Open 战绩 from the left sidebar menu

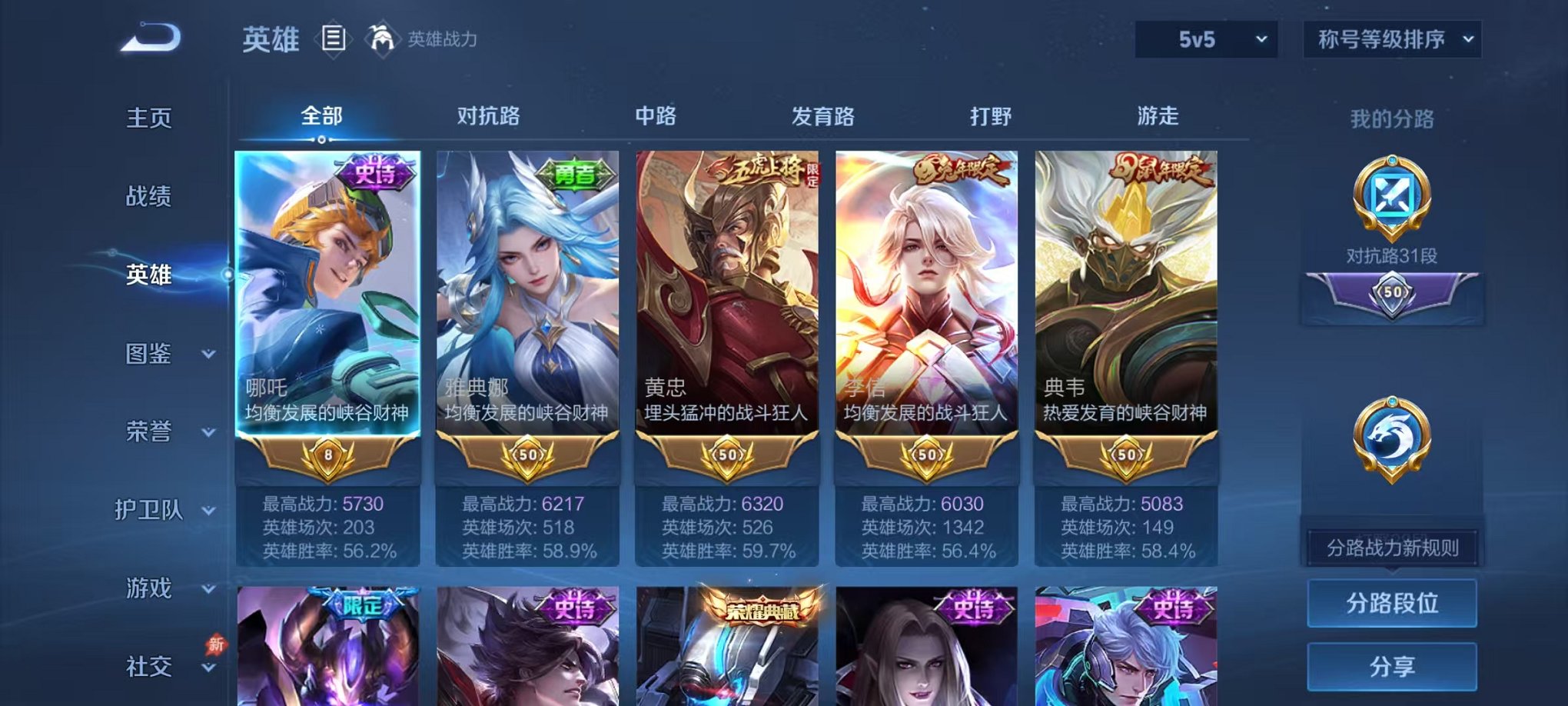pyautogui.click(x=151, y=197)
